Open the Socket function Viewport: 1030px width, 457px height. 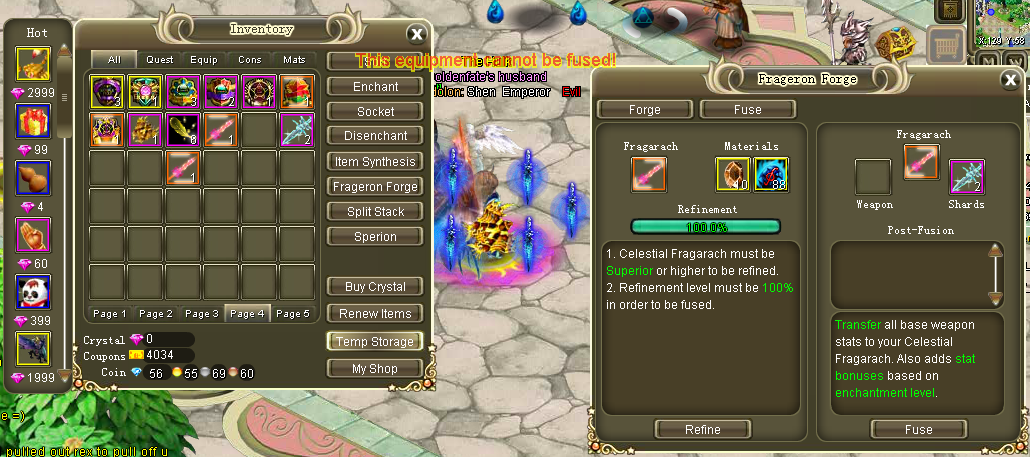coord(375,112)
